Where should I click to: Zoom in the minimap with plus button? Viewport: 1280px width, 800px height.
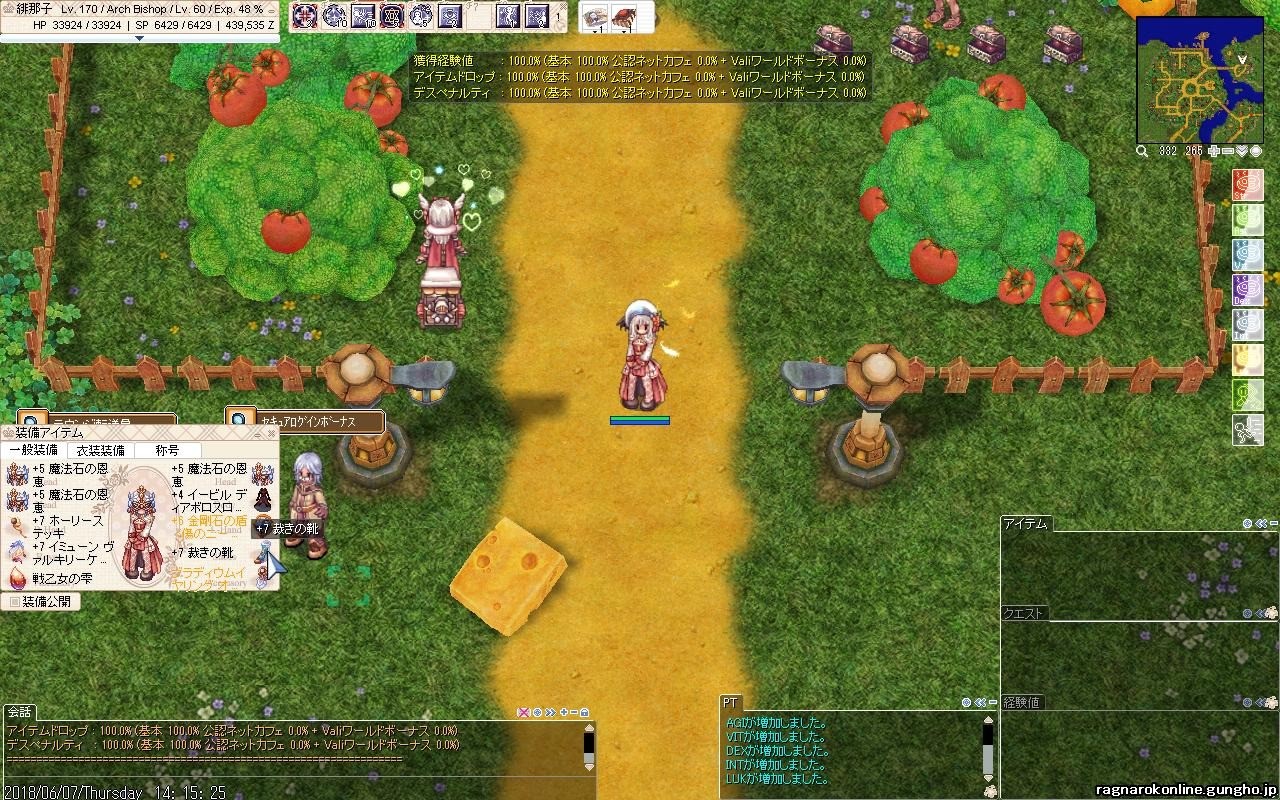[x=1215, y=151]
